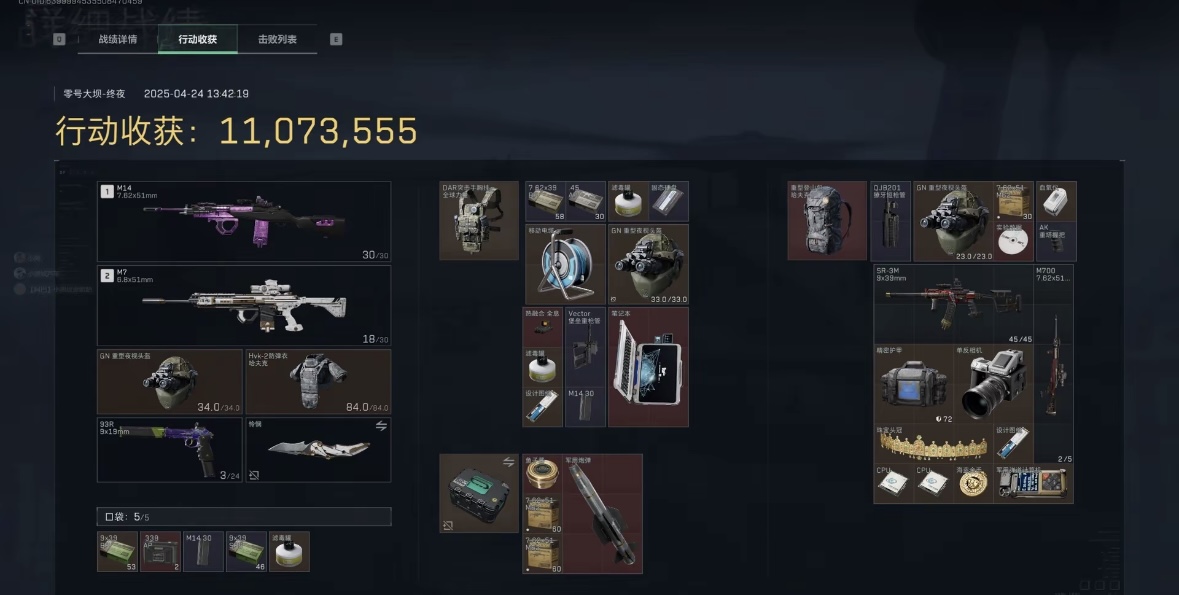Inspect the Hvk-2 body armor slot
This screenshot has width=1179, height=595.
coord(318,381)
